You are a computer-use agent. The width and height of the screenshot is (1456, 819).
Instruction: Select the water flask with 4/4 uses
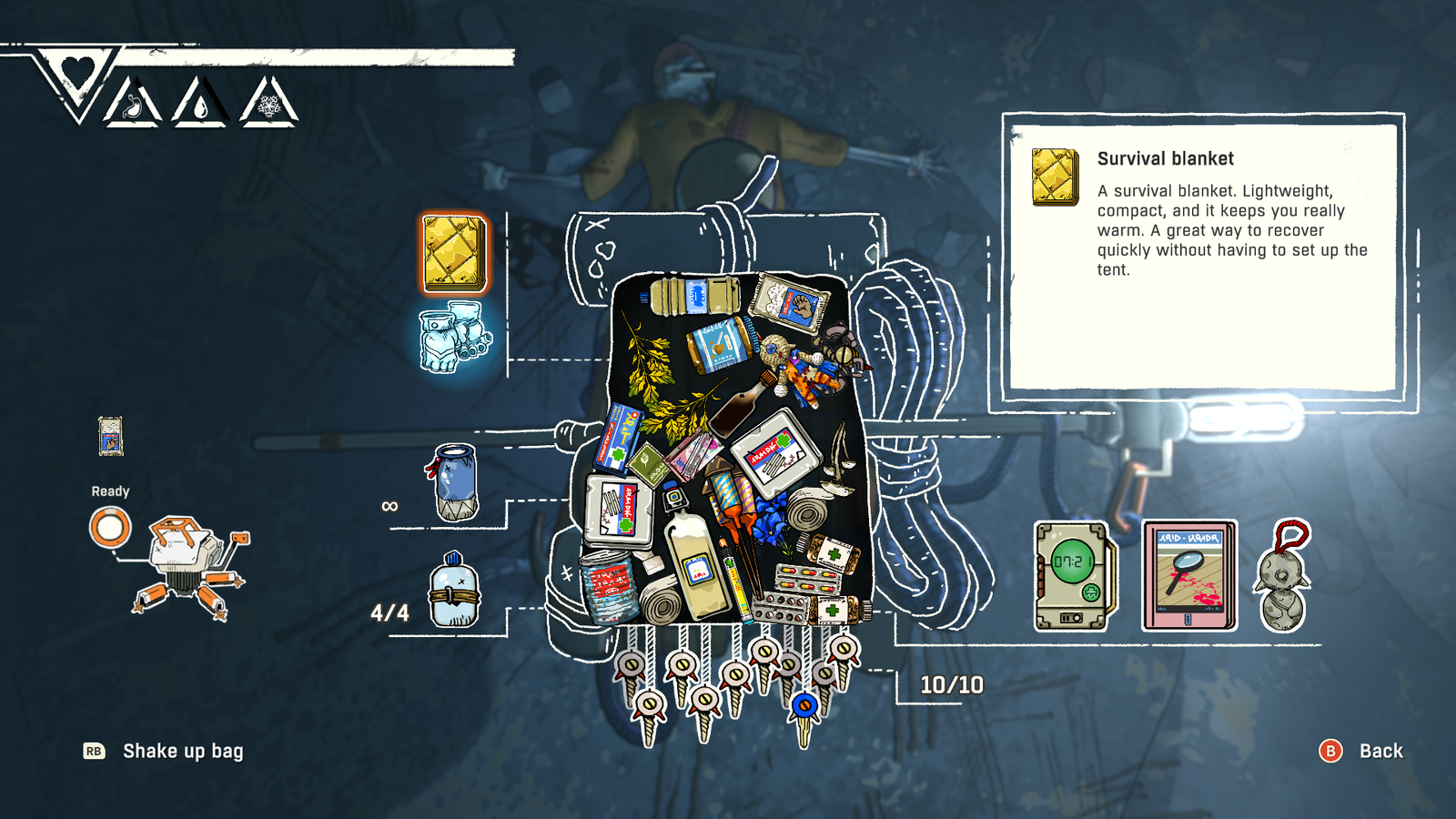click(x=454, y=591)
